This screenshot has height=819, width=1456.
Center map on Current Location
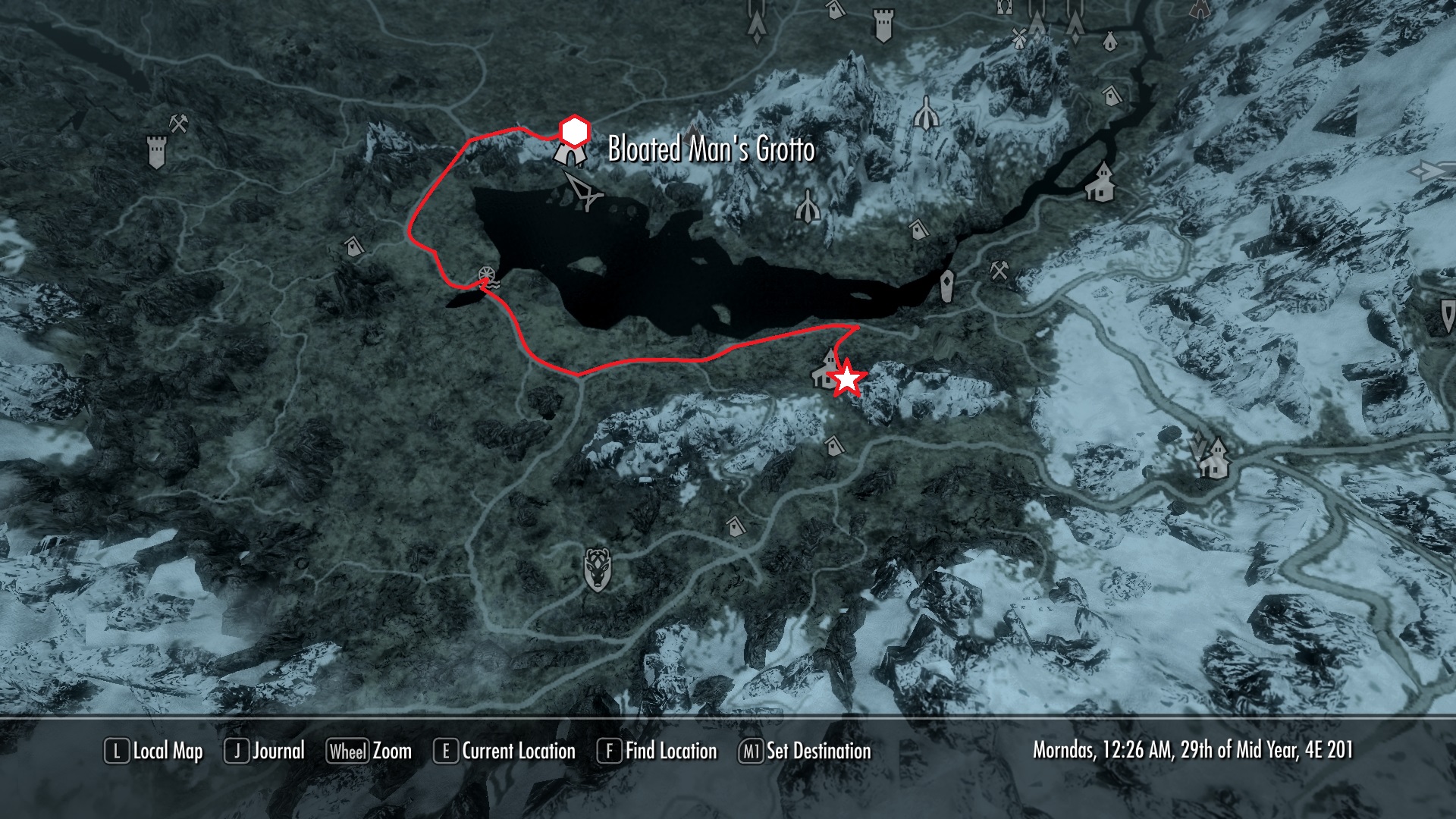pyautogui.click(x=504, y=751)
